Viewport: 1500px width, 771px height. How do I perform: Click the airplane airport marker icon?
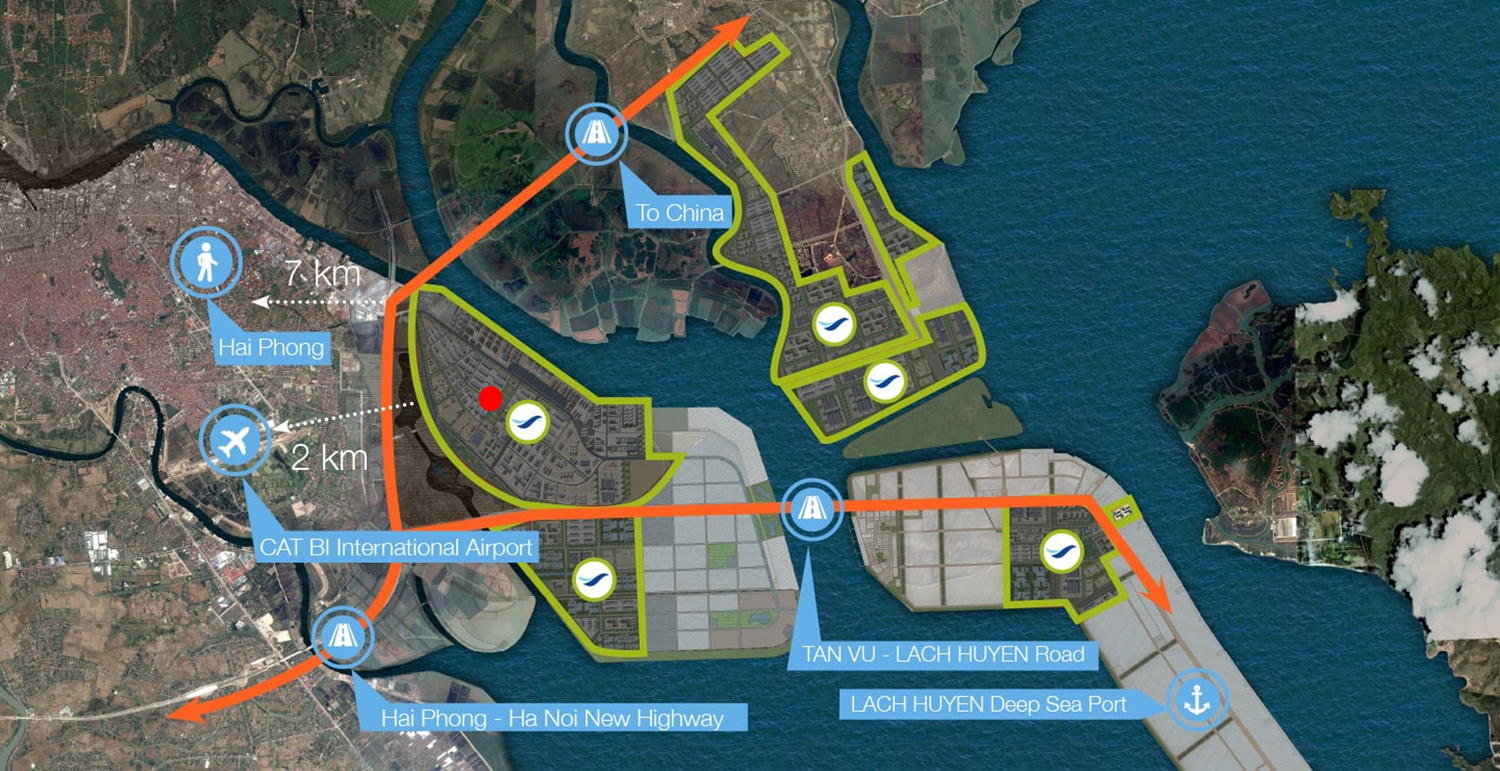coord(236,440)
